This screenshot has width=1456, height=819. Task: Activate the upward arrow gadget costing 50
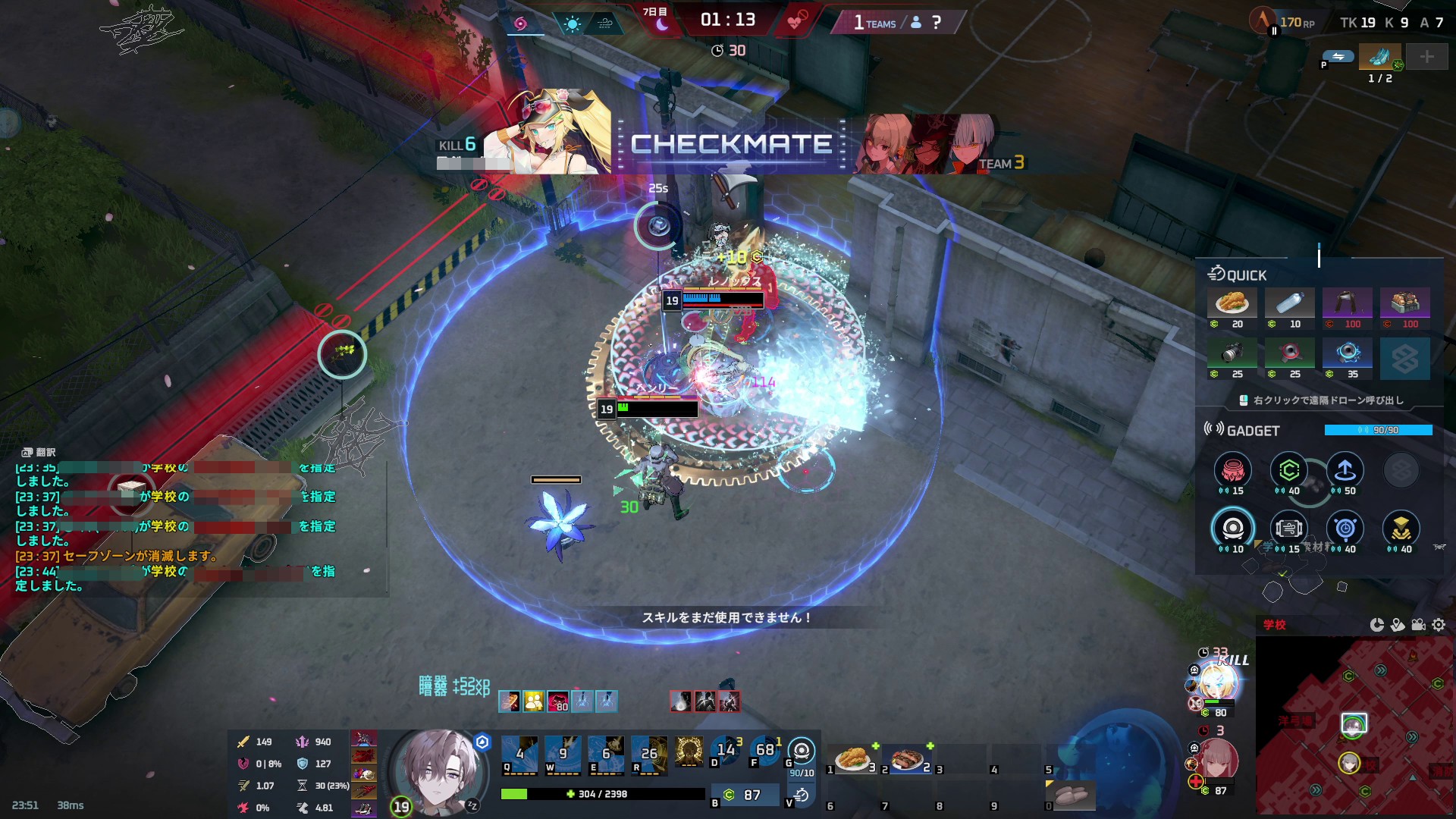point(1345,471)
